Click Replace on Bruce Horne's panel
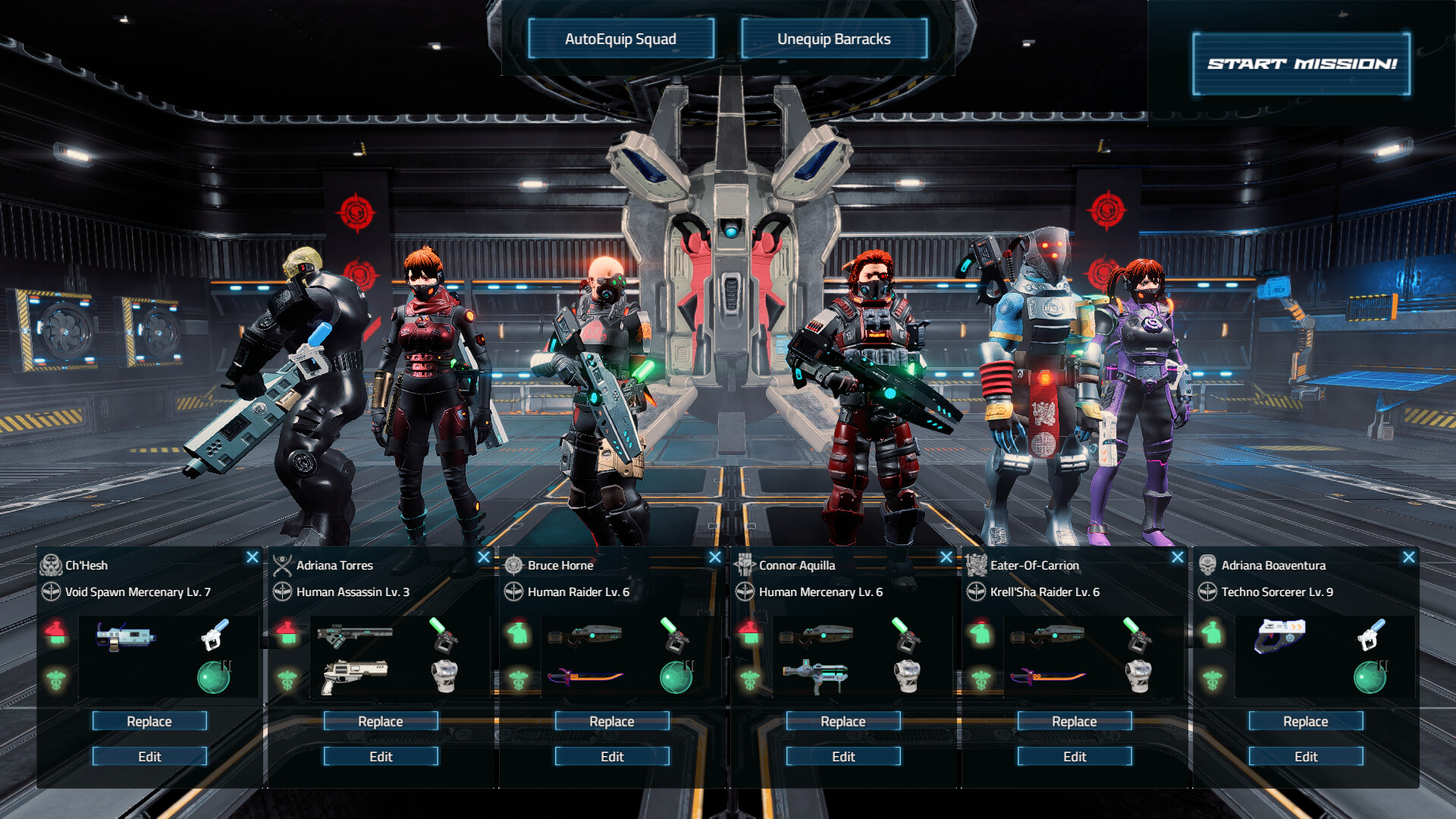 pos(611,721)
